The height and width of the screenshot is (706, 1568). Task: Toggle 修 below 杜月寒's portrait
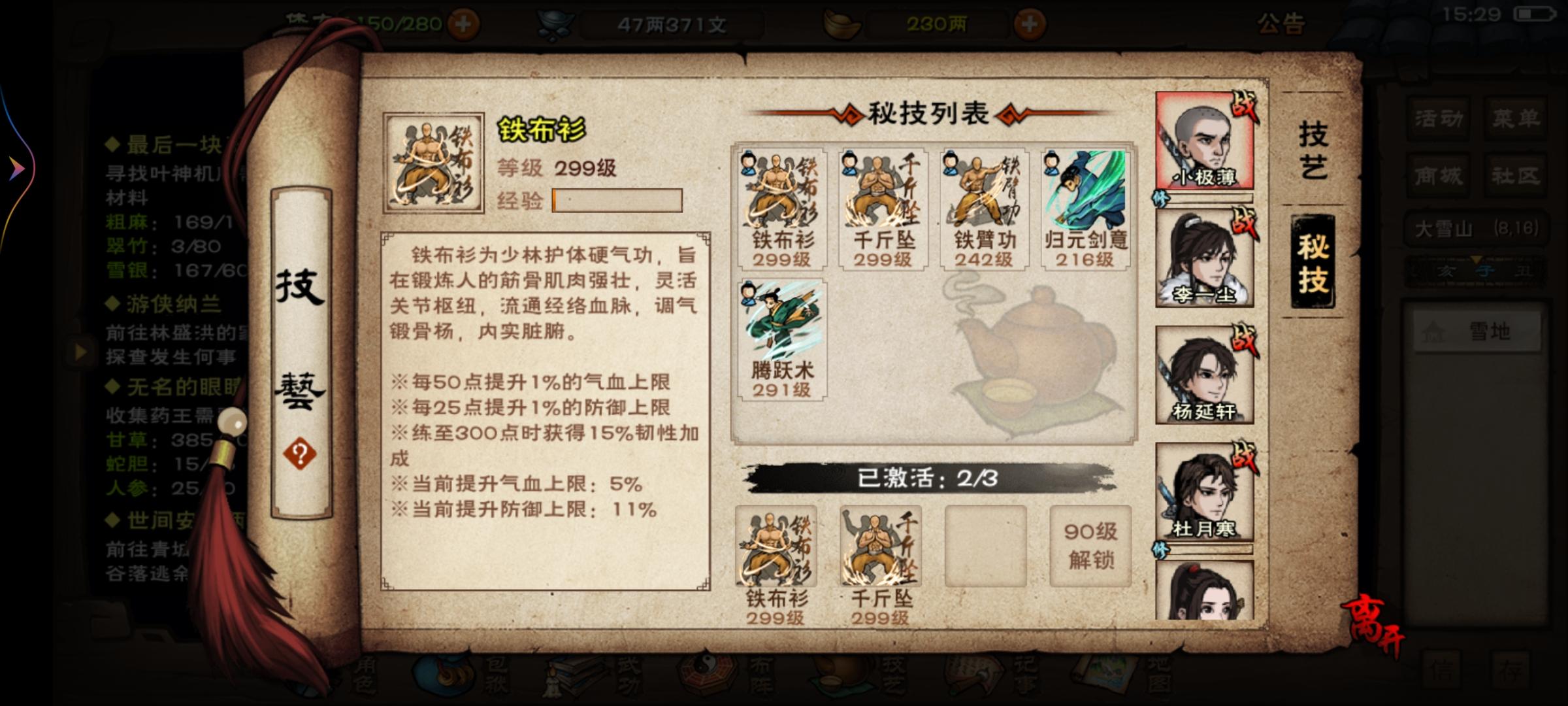1161,550
